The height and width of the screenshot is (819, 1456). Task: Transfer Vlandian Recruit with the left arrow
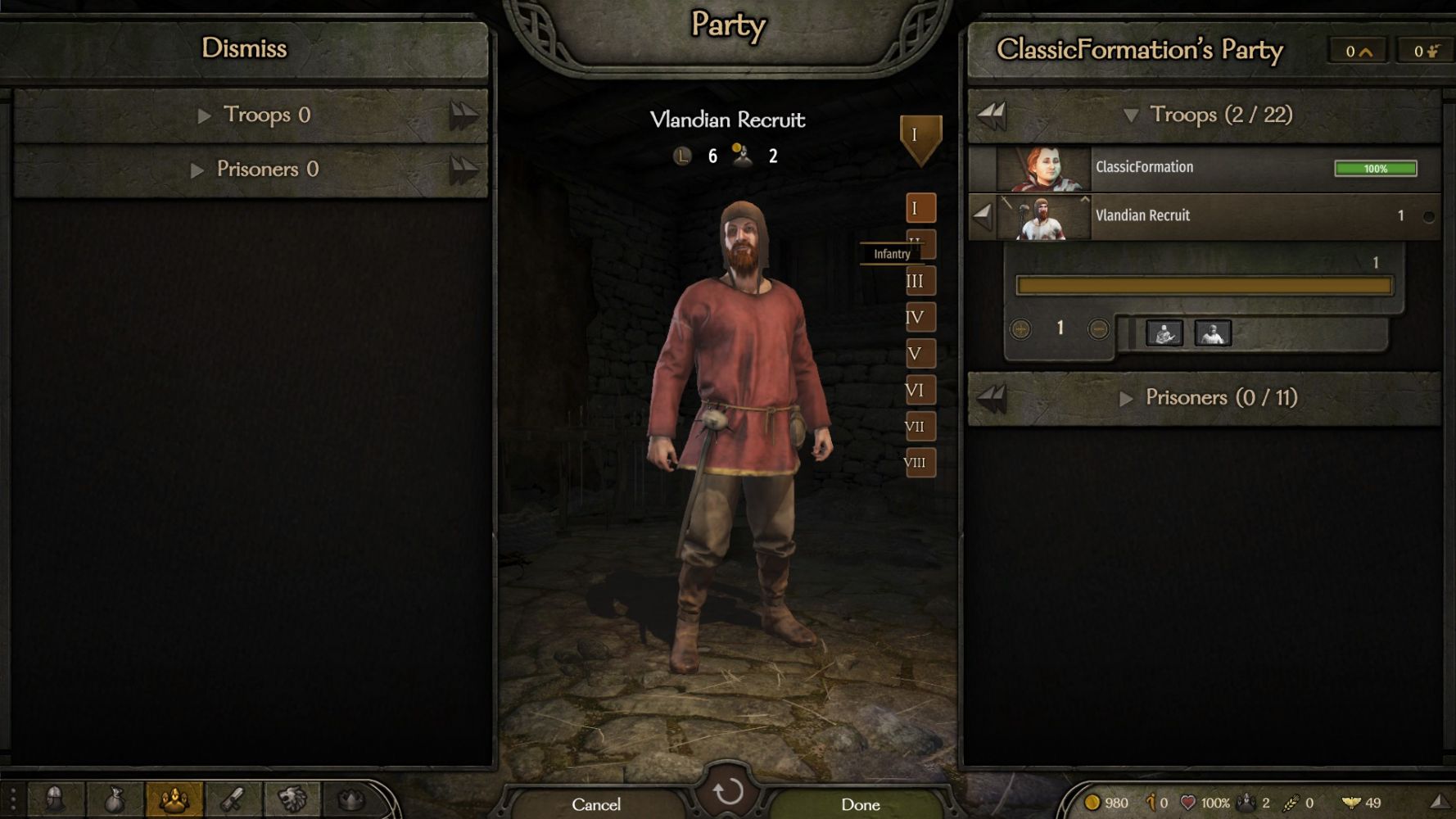point(982,216)
